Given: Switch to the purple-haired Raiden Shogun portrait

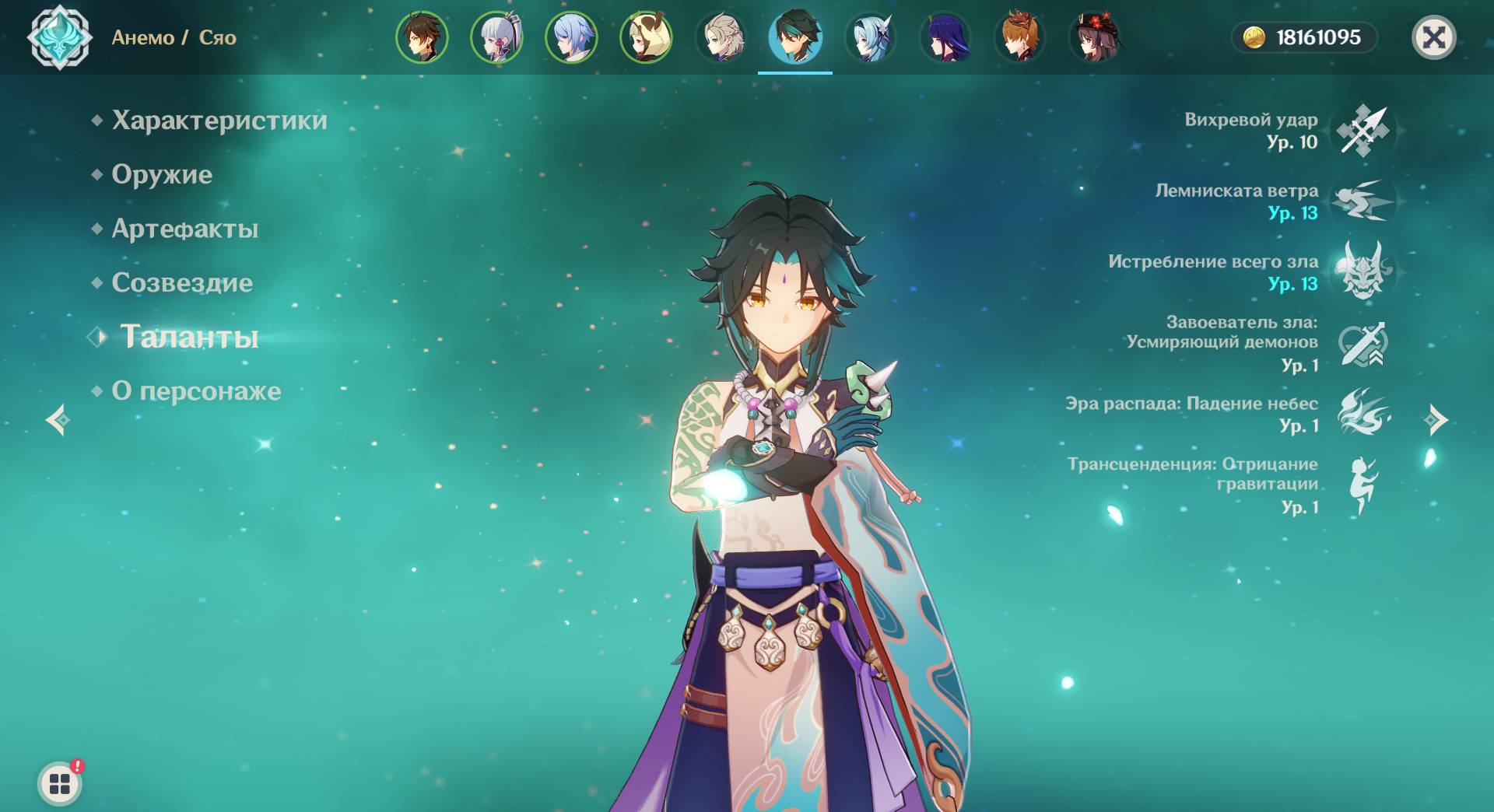Looking at the screenshot, I should tap(945, 37).
